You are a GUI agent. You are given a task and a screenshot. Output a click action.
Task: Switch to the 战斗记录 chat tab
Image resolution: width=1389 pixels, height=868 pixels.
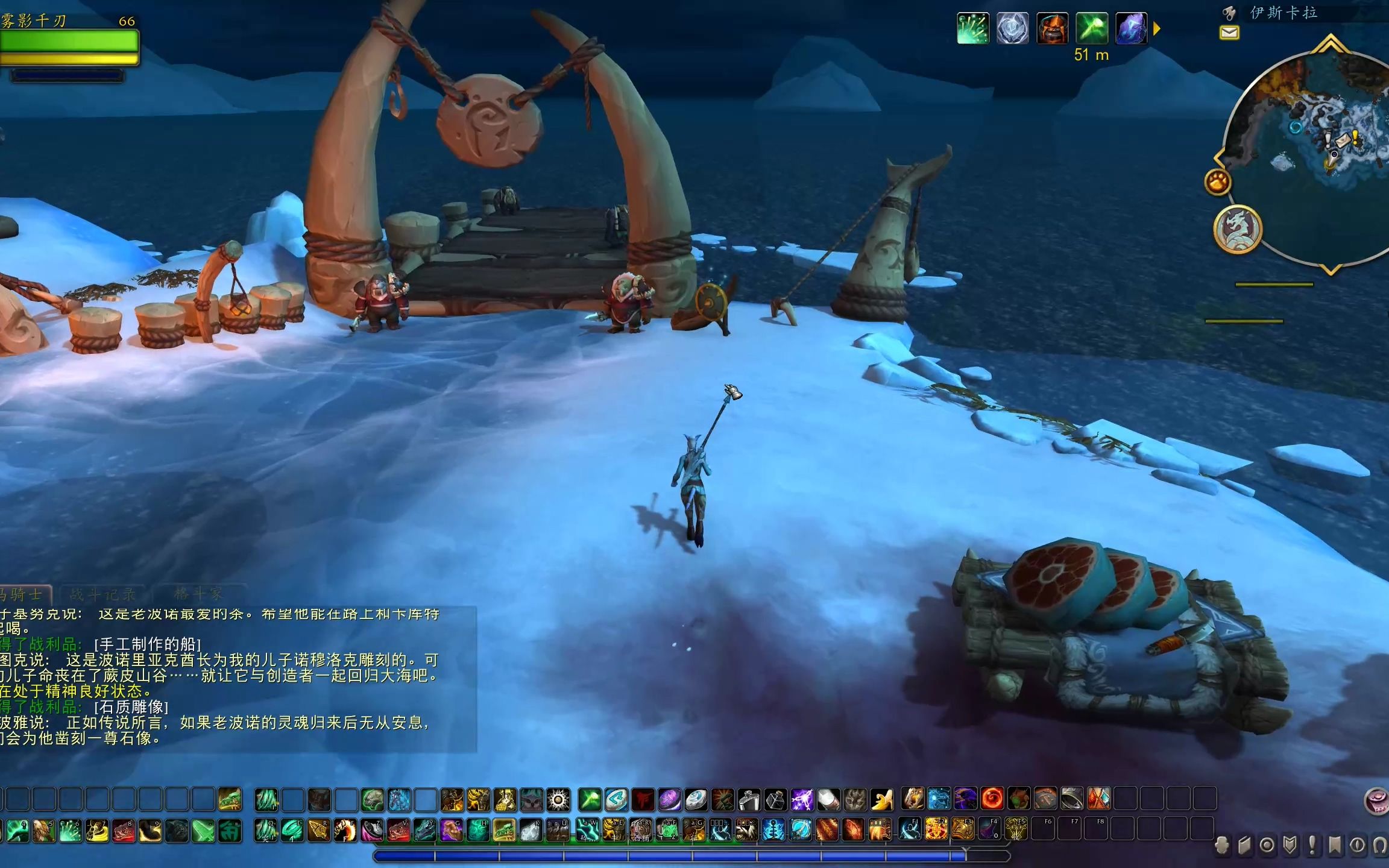[x=102, y=595]
